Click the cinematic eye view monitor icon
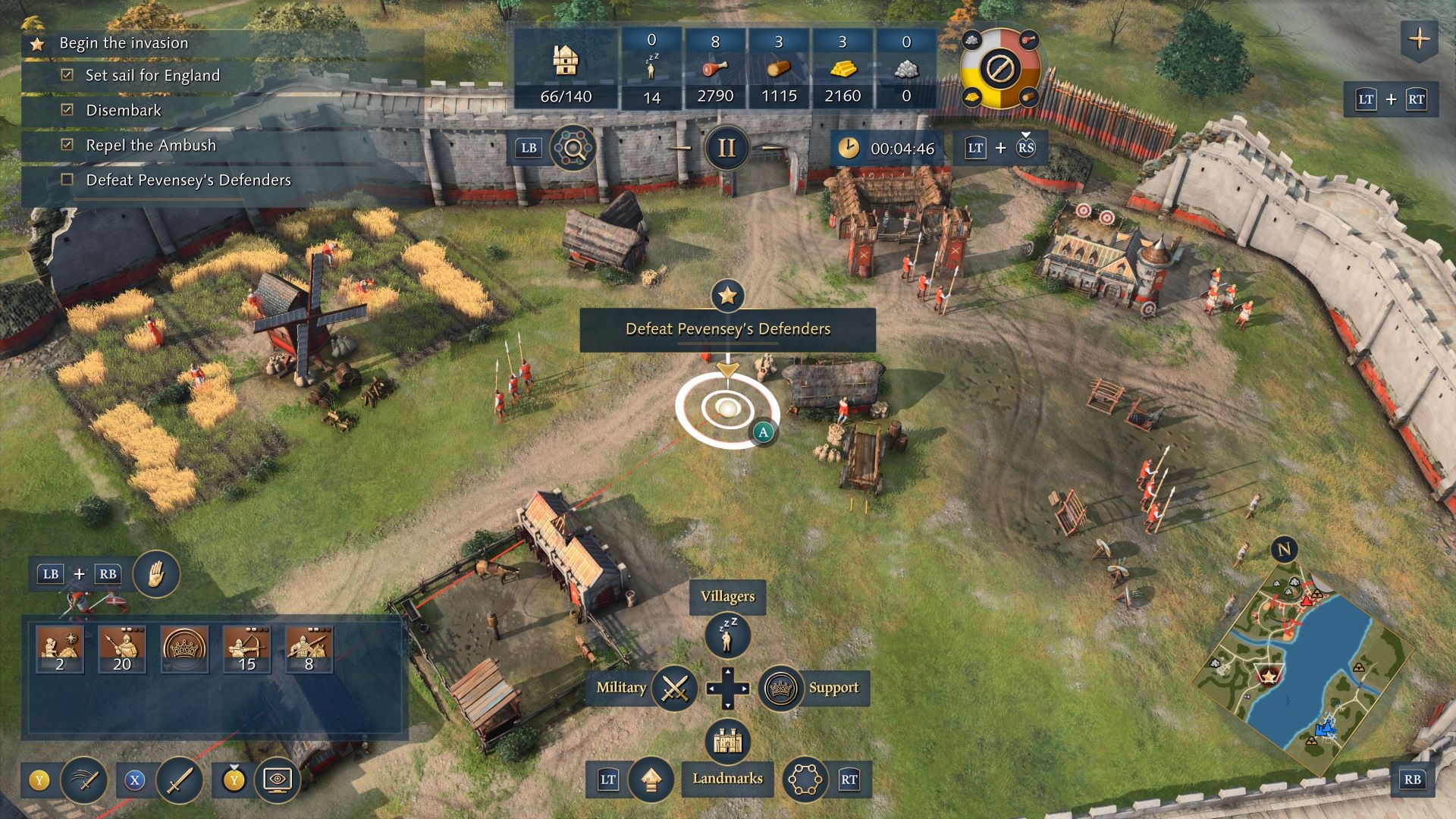Image resolution: width=1456 pixels, height=819 pixels. pos(279,779)
